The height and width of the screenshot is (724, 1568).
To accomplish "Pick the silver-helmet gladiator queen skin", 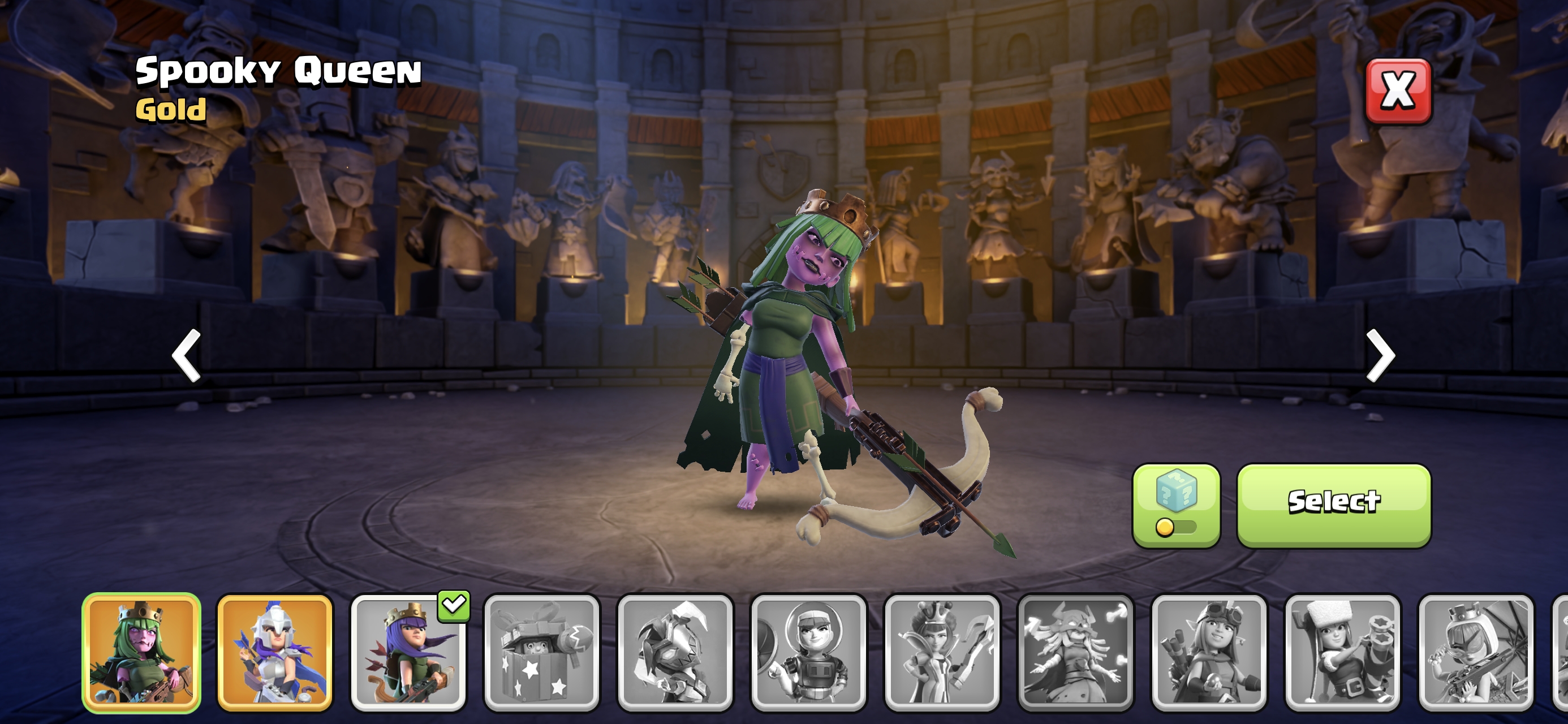I will click(x=275, y=652).
